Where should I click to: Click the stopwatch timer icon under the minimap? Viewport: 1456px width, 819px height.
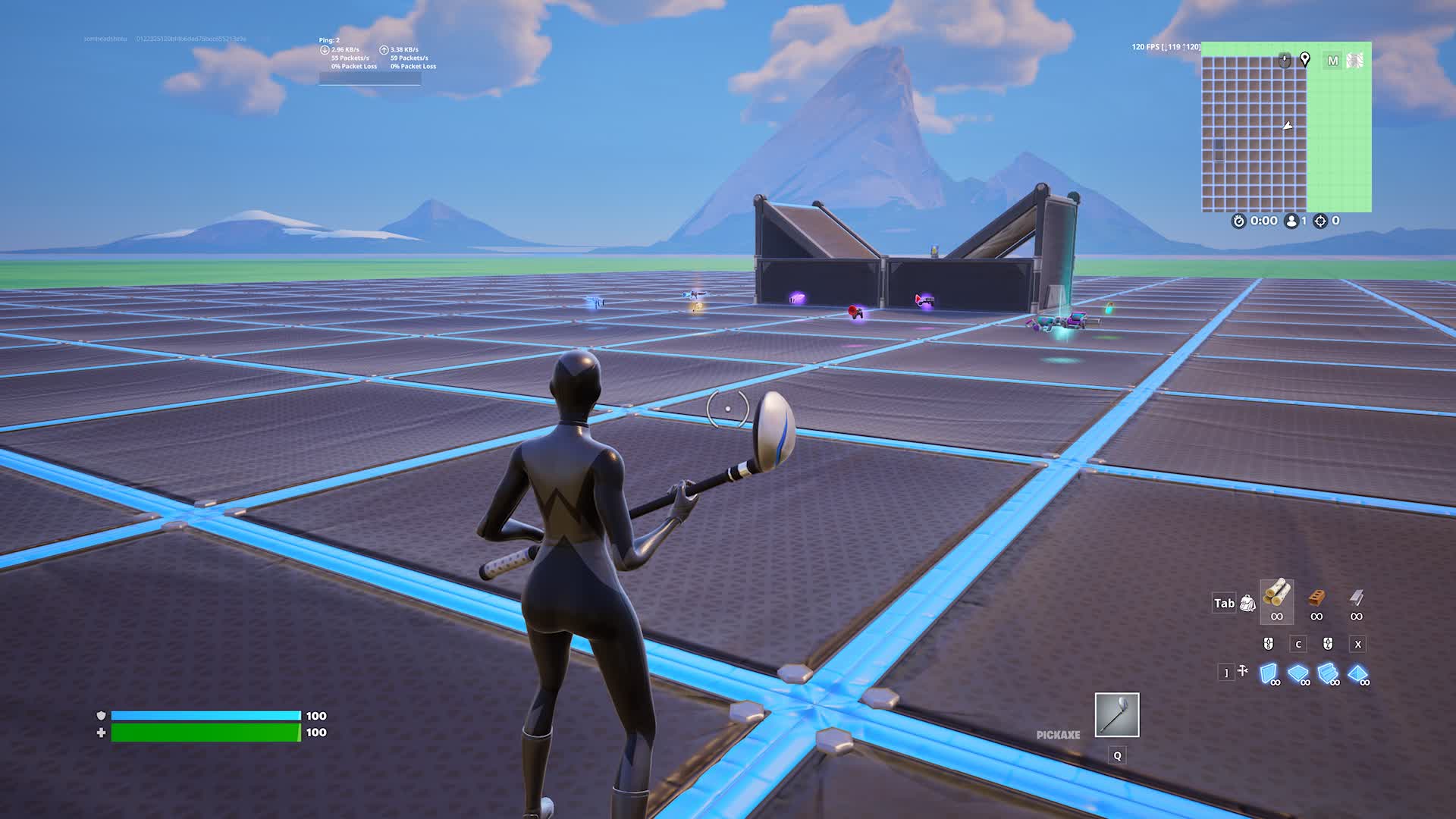(x=1239, y=221)
